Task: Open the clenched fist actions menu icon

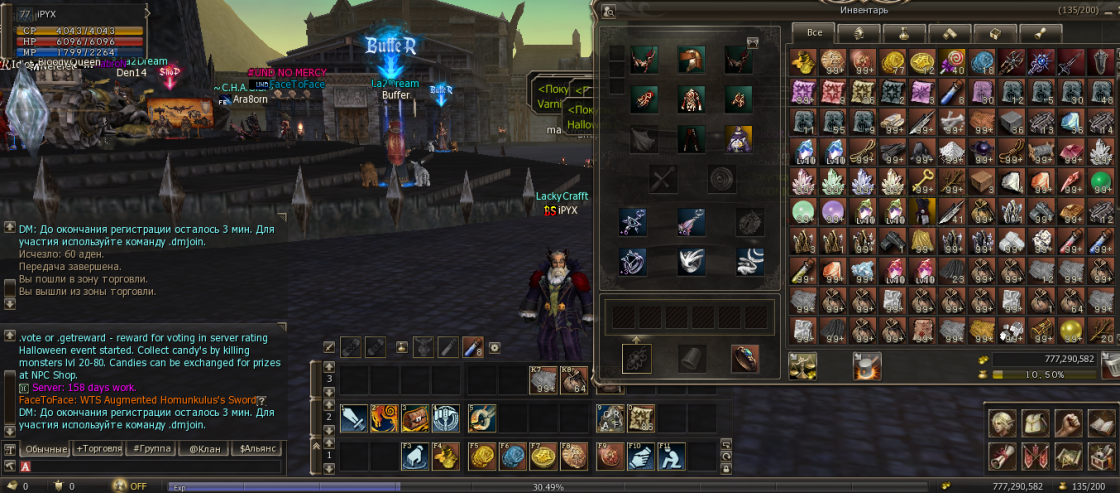Action: click(x=1070, y=422)
